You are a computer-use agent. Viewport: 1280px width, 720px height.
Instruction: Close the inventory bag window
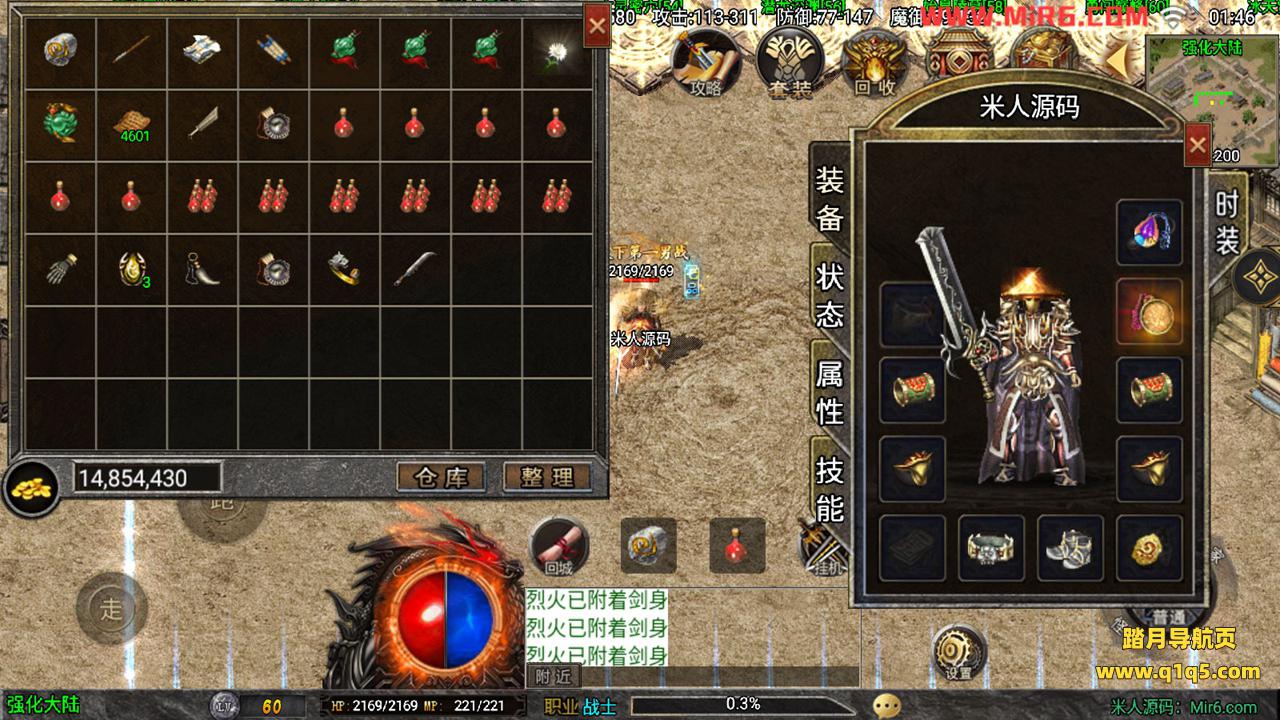(x=597, y=27)
